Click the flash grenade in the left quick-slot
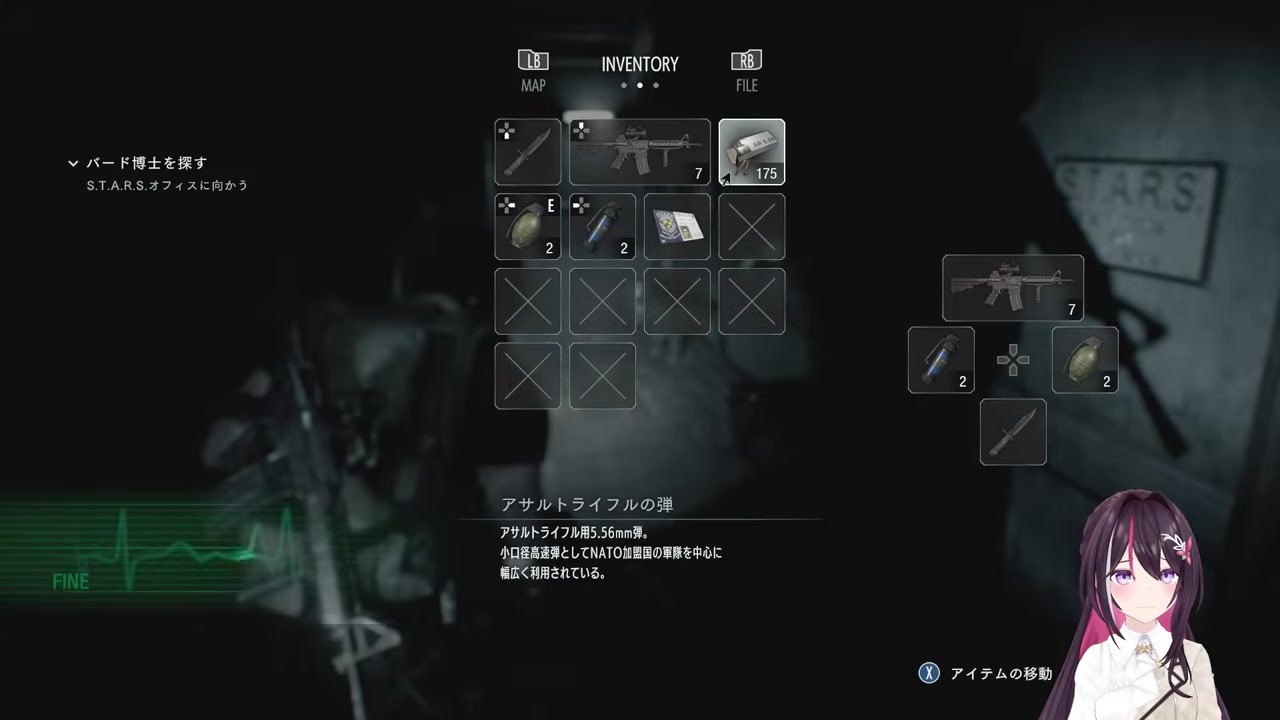This screenshot has height=720, width=1280. point(941,360)
